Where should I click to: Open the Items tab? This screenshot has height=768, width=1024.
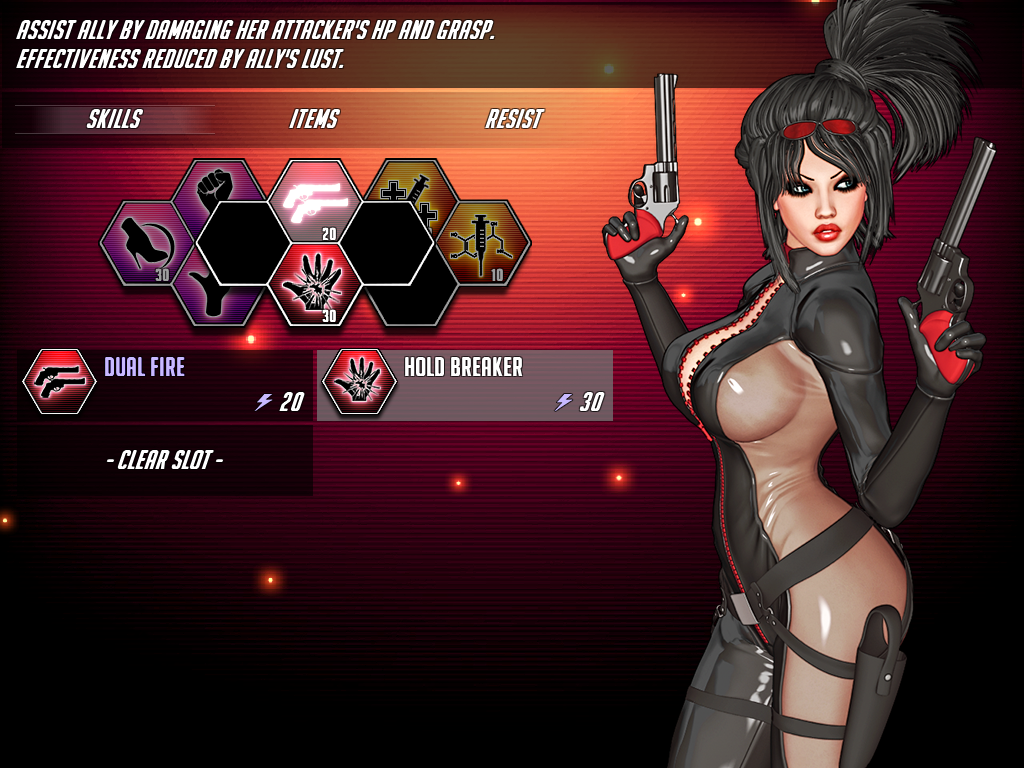click(x=314, y=120)
